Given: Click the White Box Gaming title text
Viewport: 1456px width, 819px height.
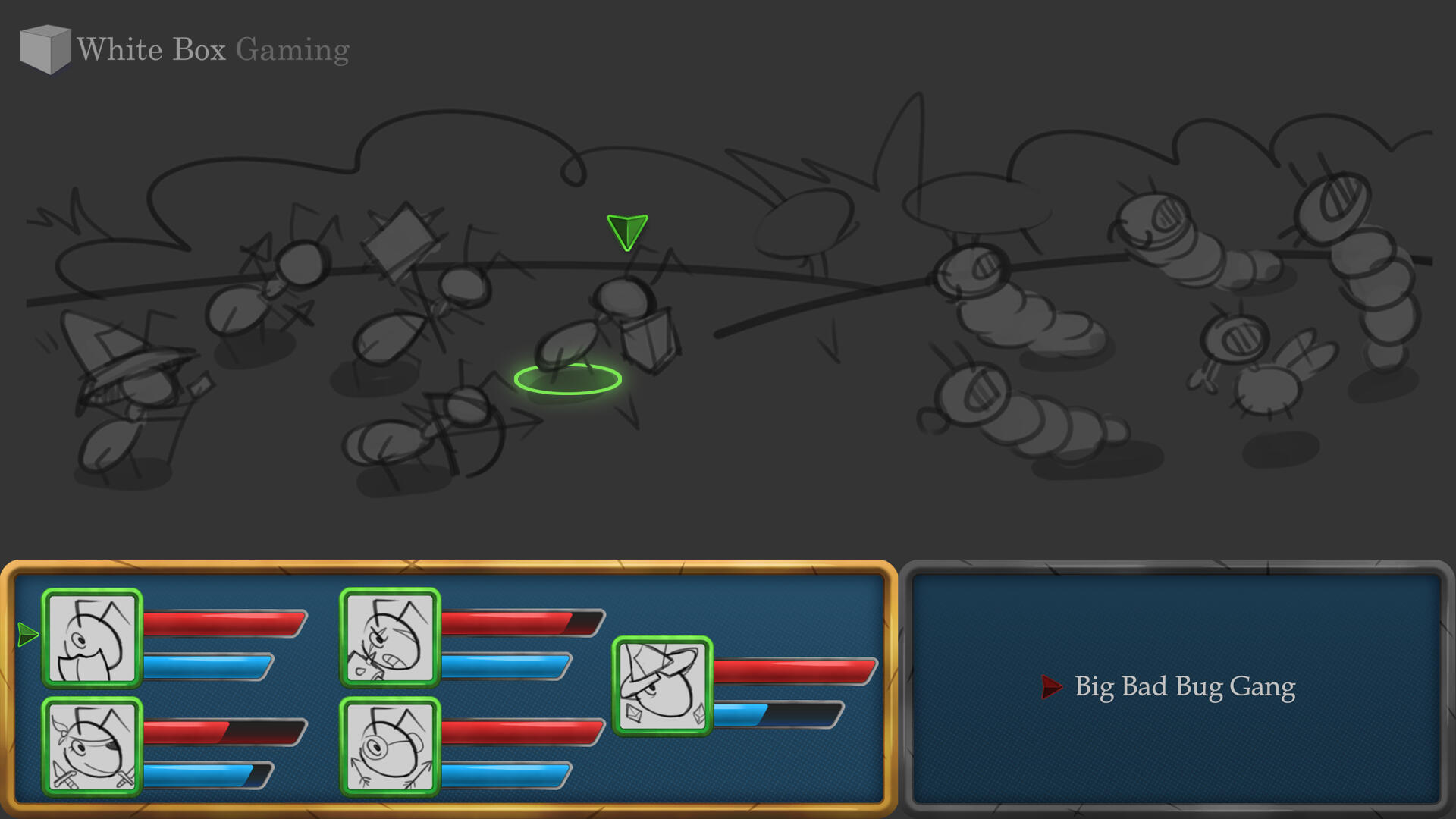Looking at the screenshot, I should click(212, 49).
